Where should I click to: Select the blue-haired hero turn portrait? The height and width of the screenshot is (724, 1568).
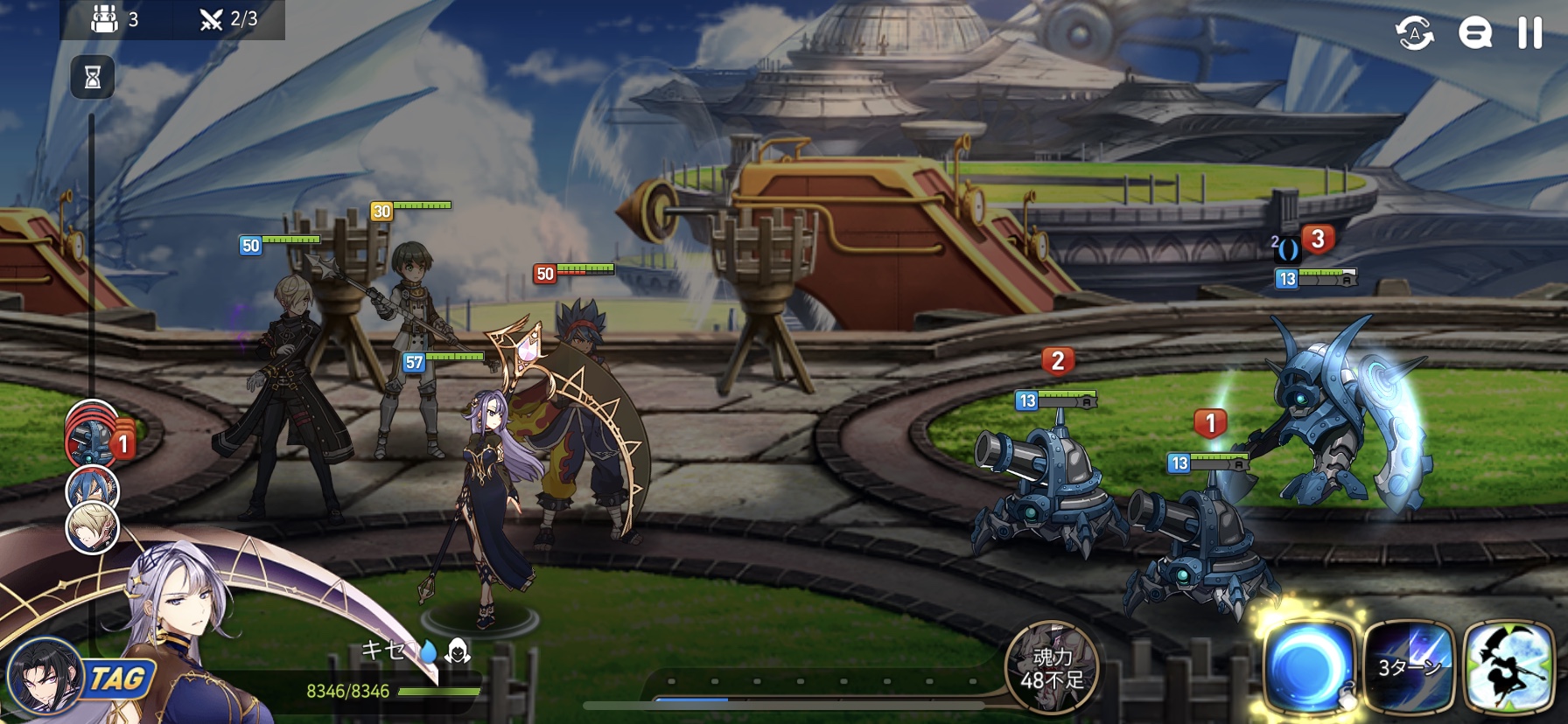[92, 488]
